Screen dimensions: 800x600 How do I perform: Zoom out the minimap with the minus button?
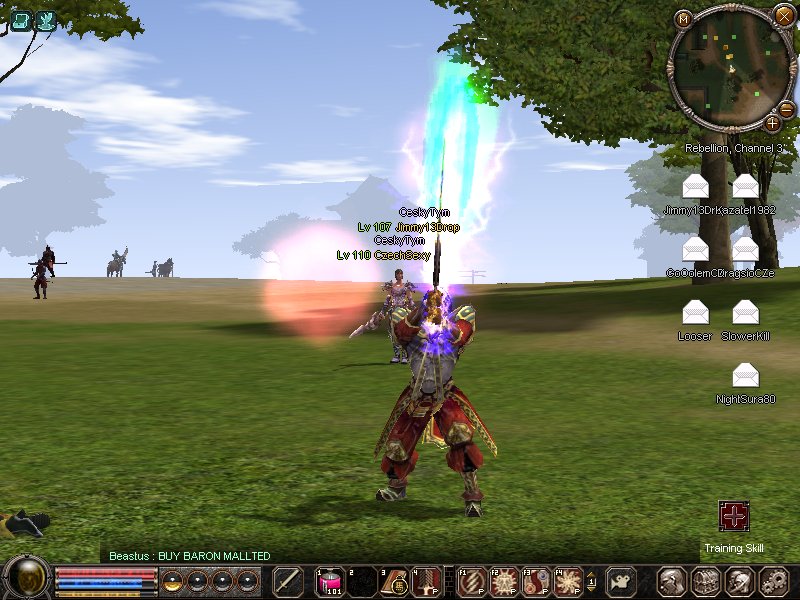coord(787,109)
